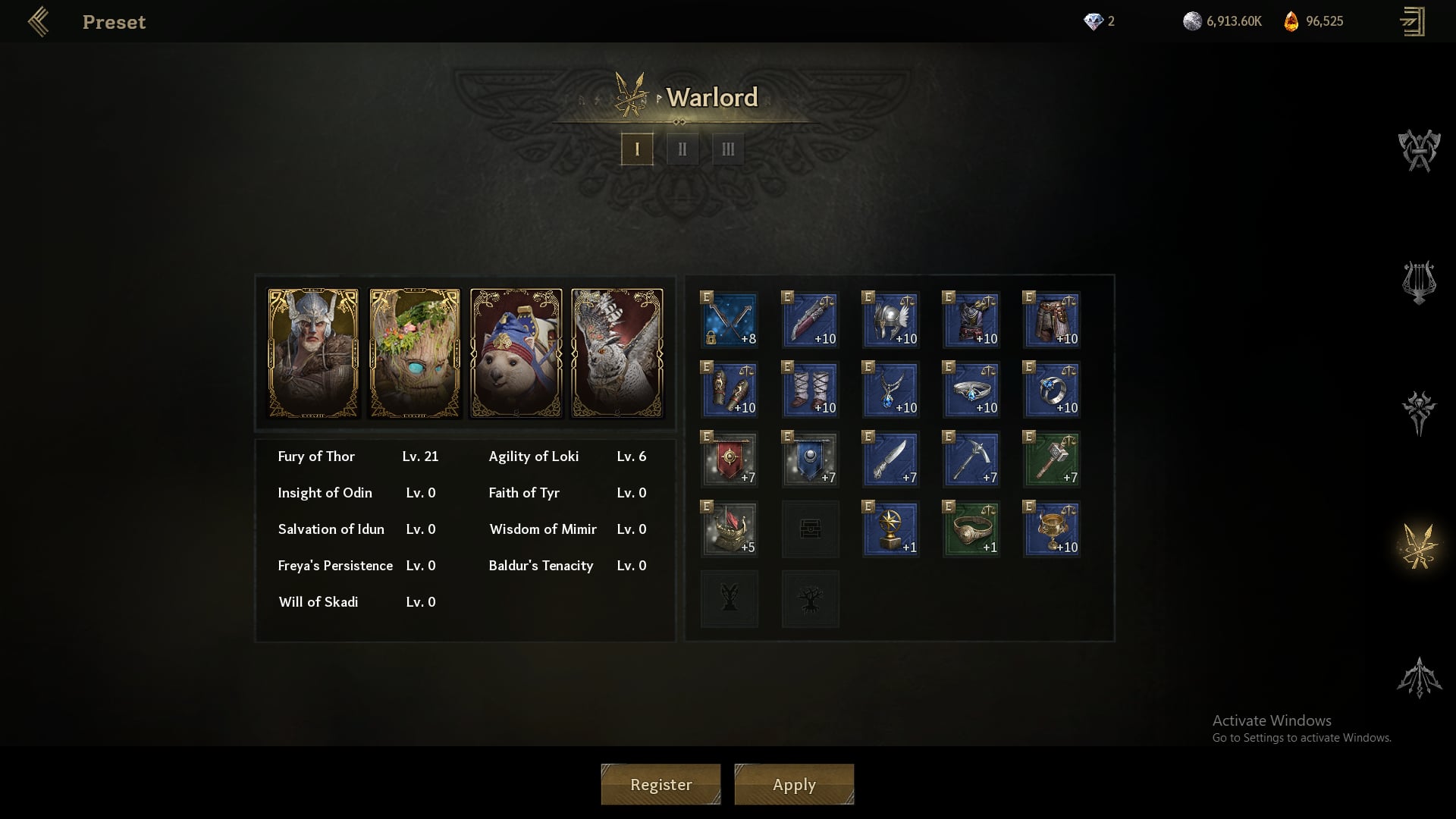Switch to preset slot III
The width and height of the screenshot is (1456, 819).
tap(728, 149)
